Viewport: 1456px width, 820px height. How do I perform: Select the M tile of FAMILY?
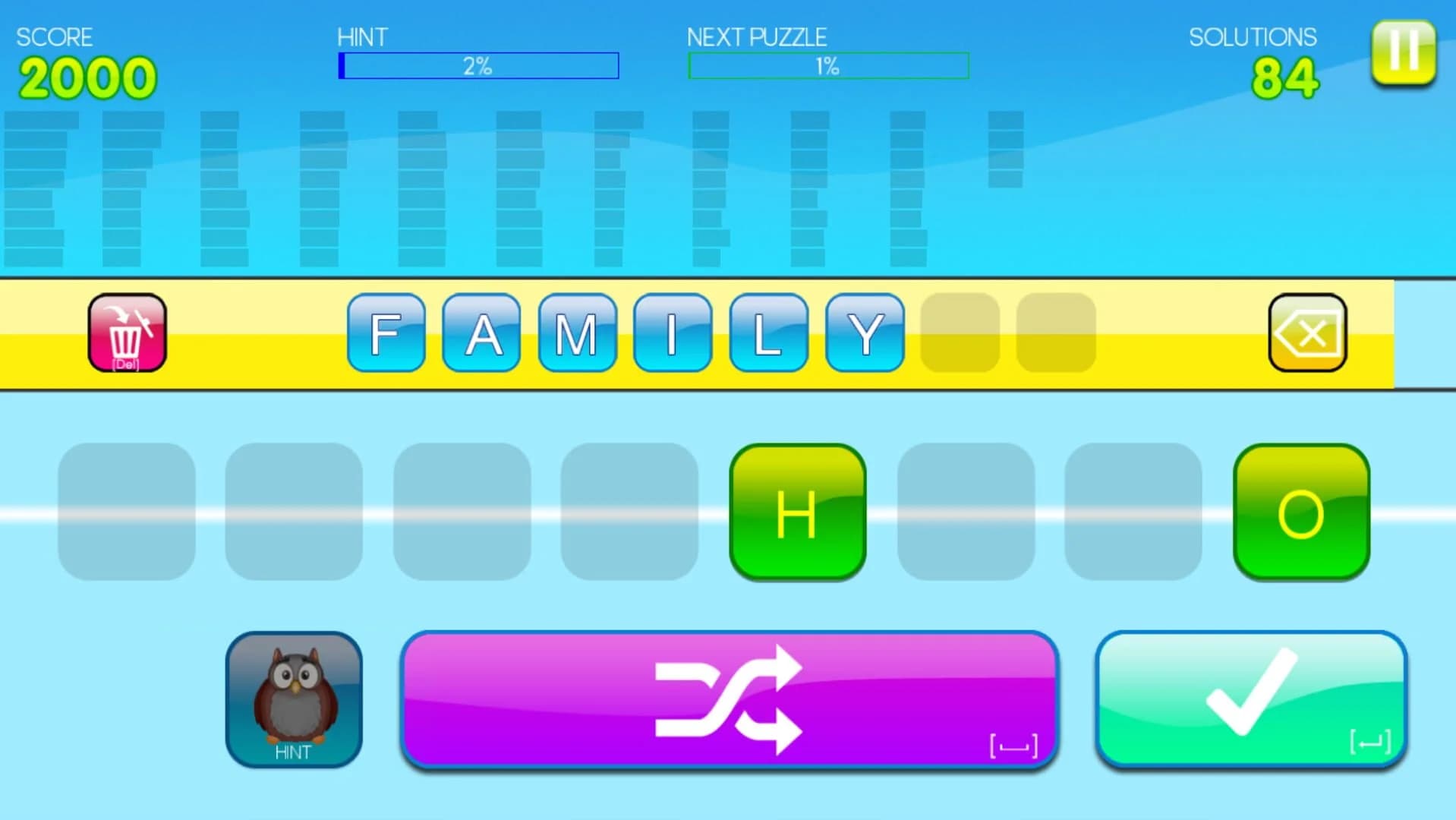click(x=577, y=334)
